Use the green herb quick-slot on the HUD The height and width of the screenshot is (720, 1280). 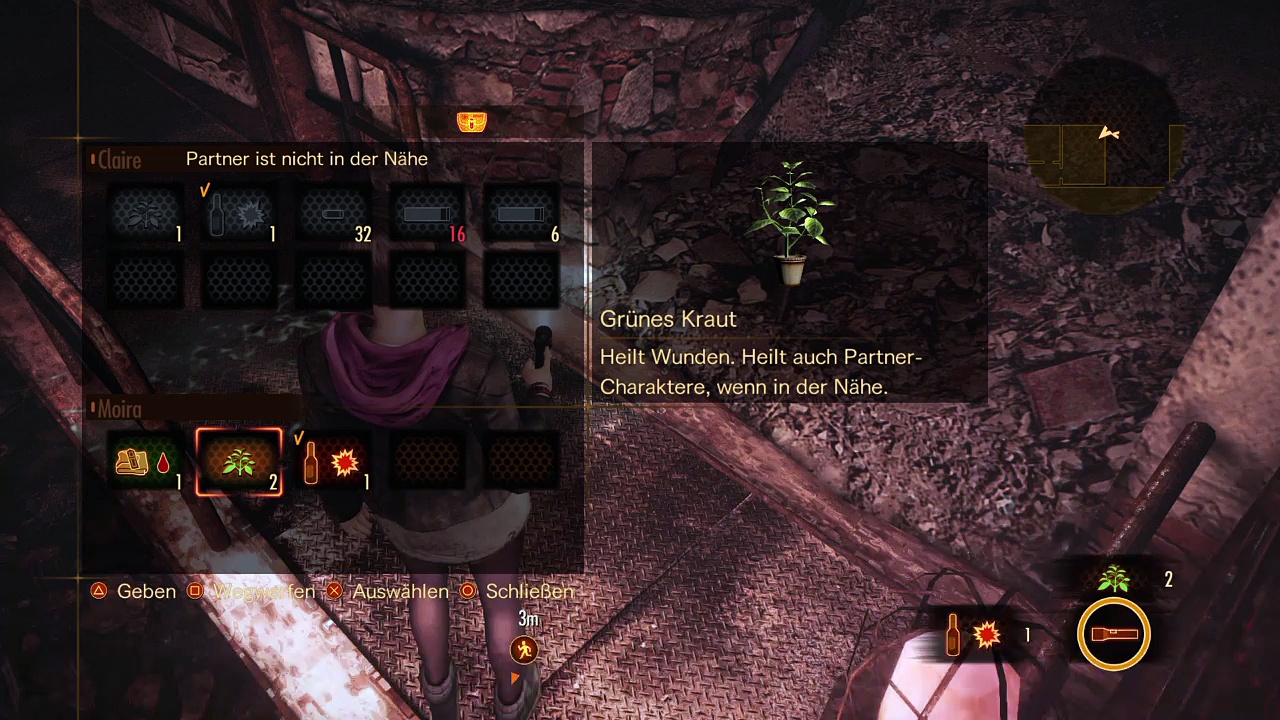(x=1114, y=579)
